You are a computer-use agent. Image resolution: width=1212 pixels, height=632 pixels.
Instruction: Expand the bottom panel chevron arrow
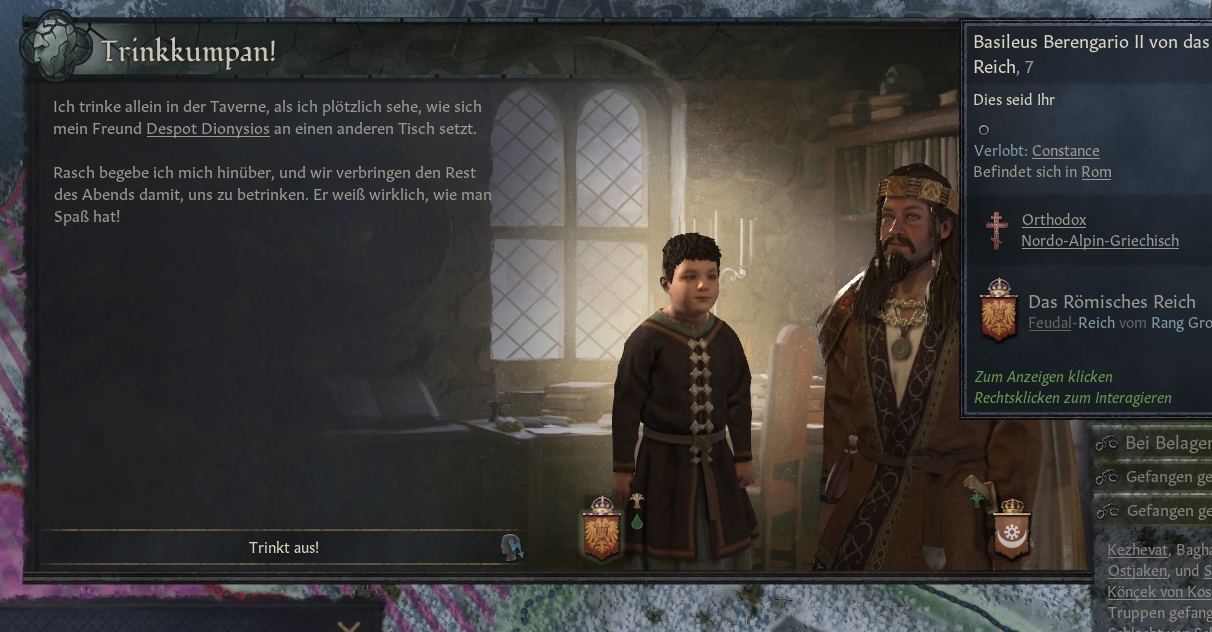coord(348,627)
